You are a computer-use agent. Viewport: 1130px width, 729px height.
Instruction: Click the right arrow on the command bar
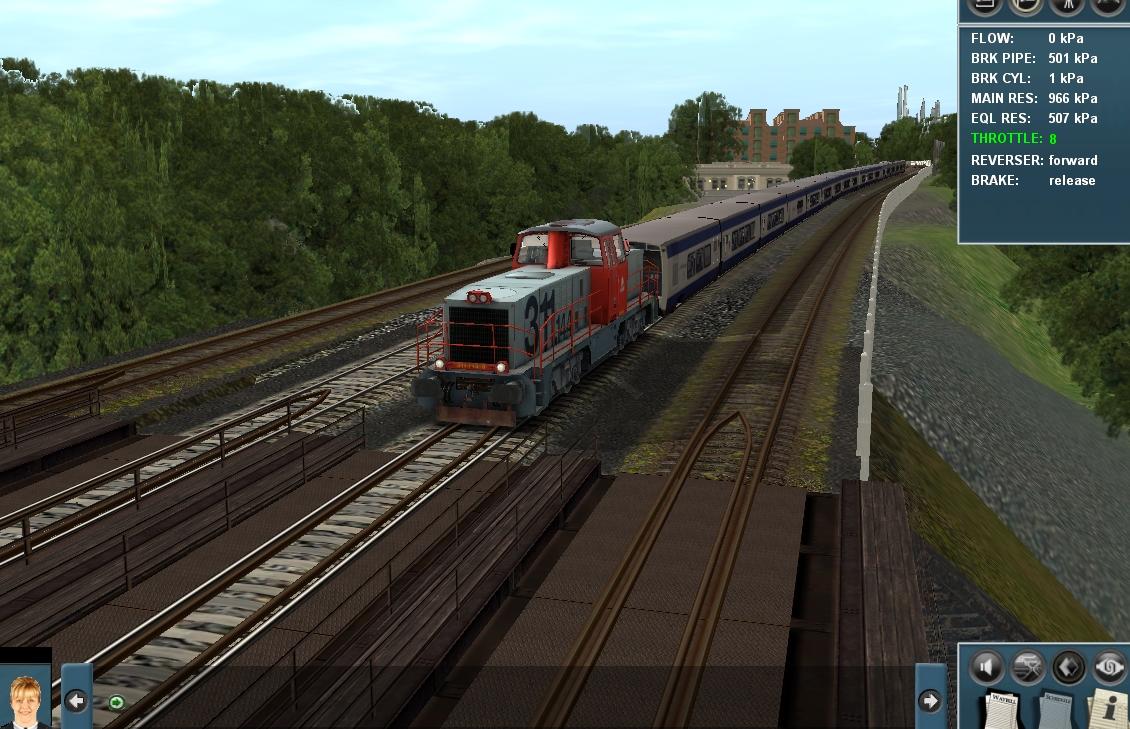(930, 701)
